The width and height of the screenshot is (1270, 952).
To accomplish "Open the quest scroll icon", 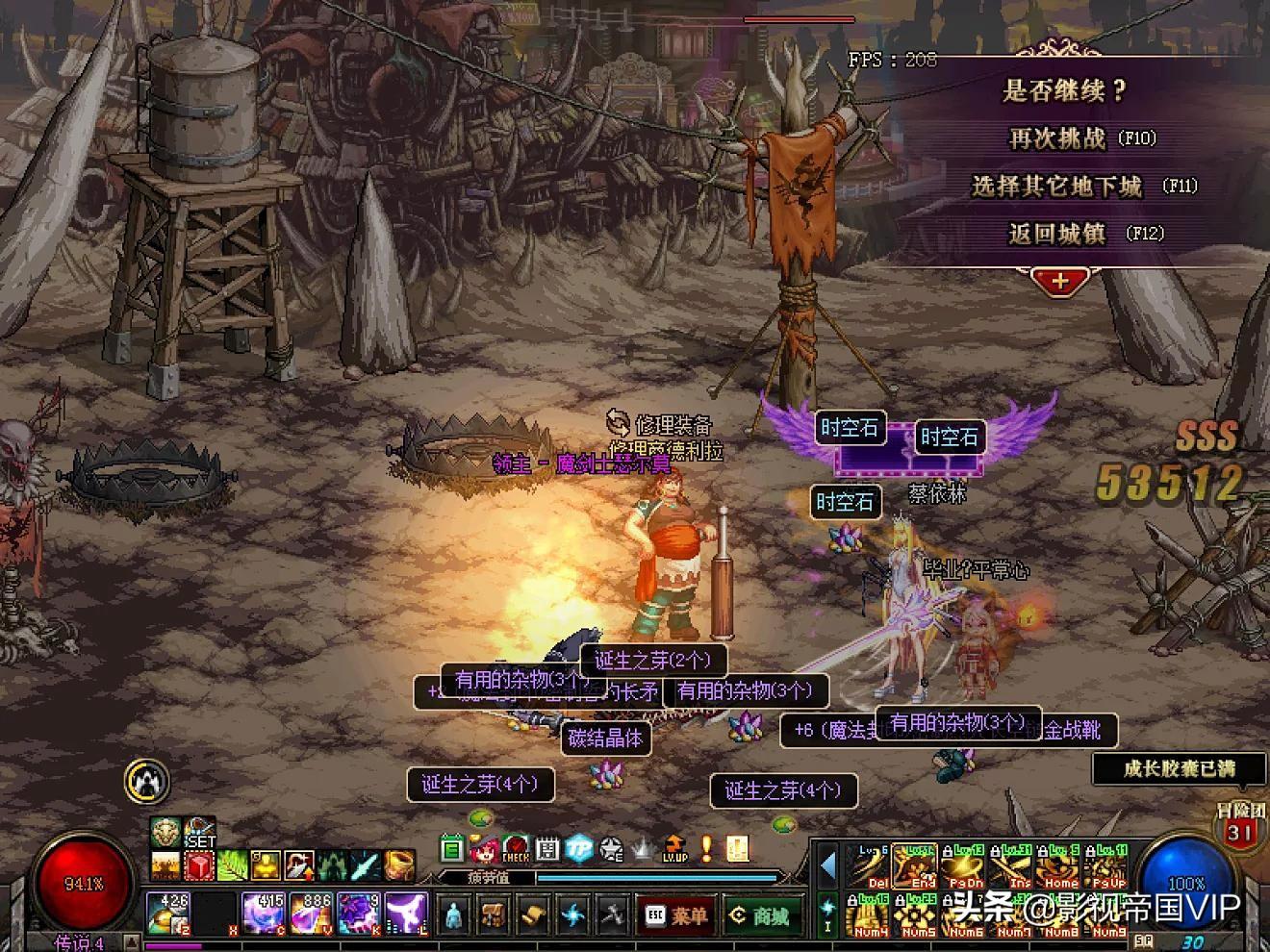I will [533, 916].
